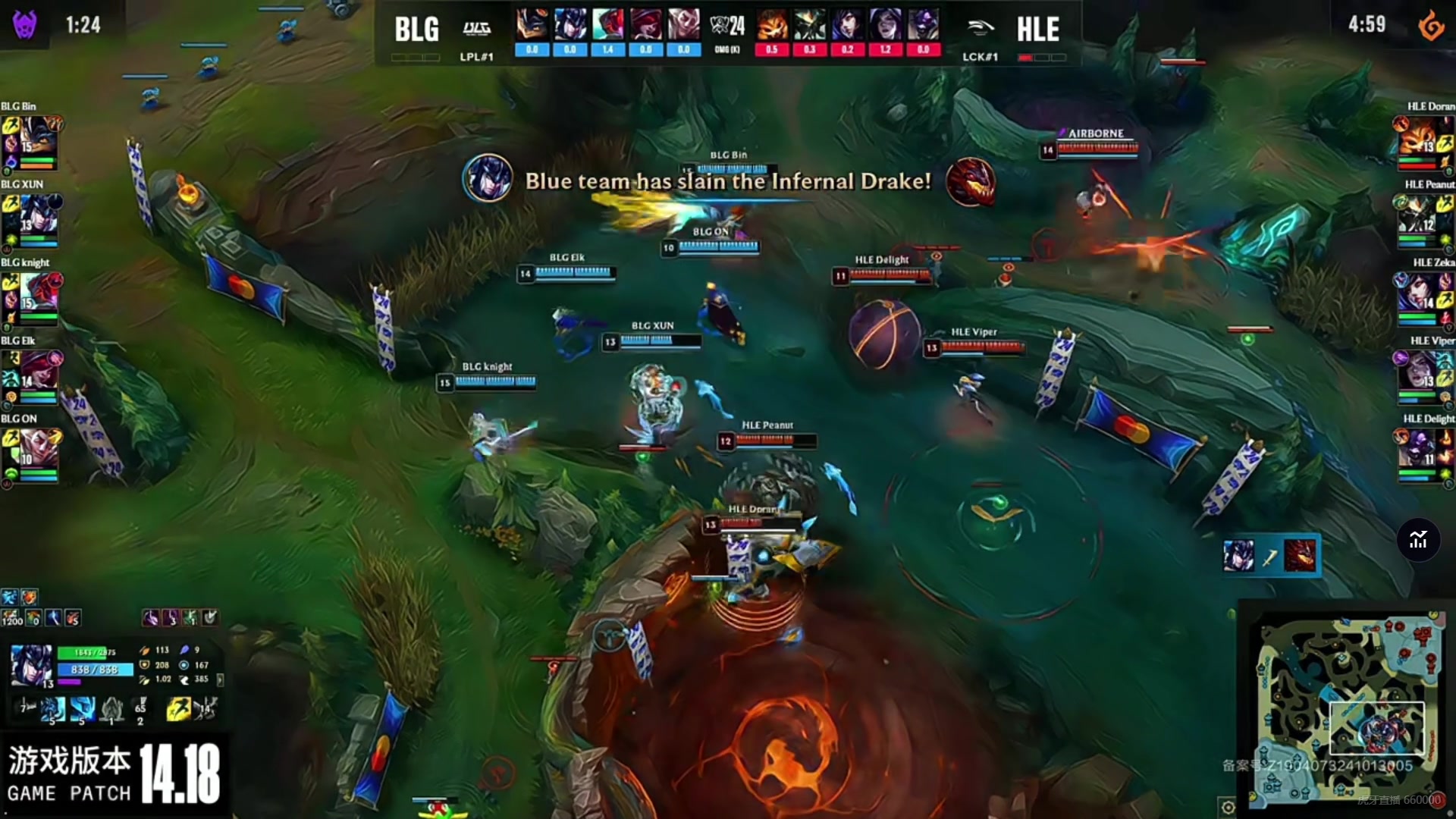Click the purple demon mask icon
This screenshot has height=819, width=1456.
click(x=24, y=25)
